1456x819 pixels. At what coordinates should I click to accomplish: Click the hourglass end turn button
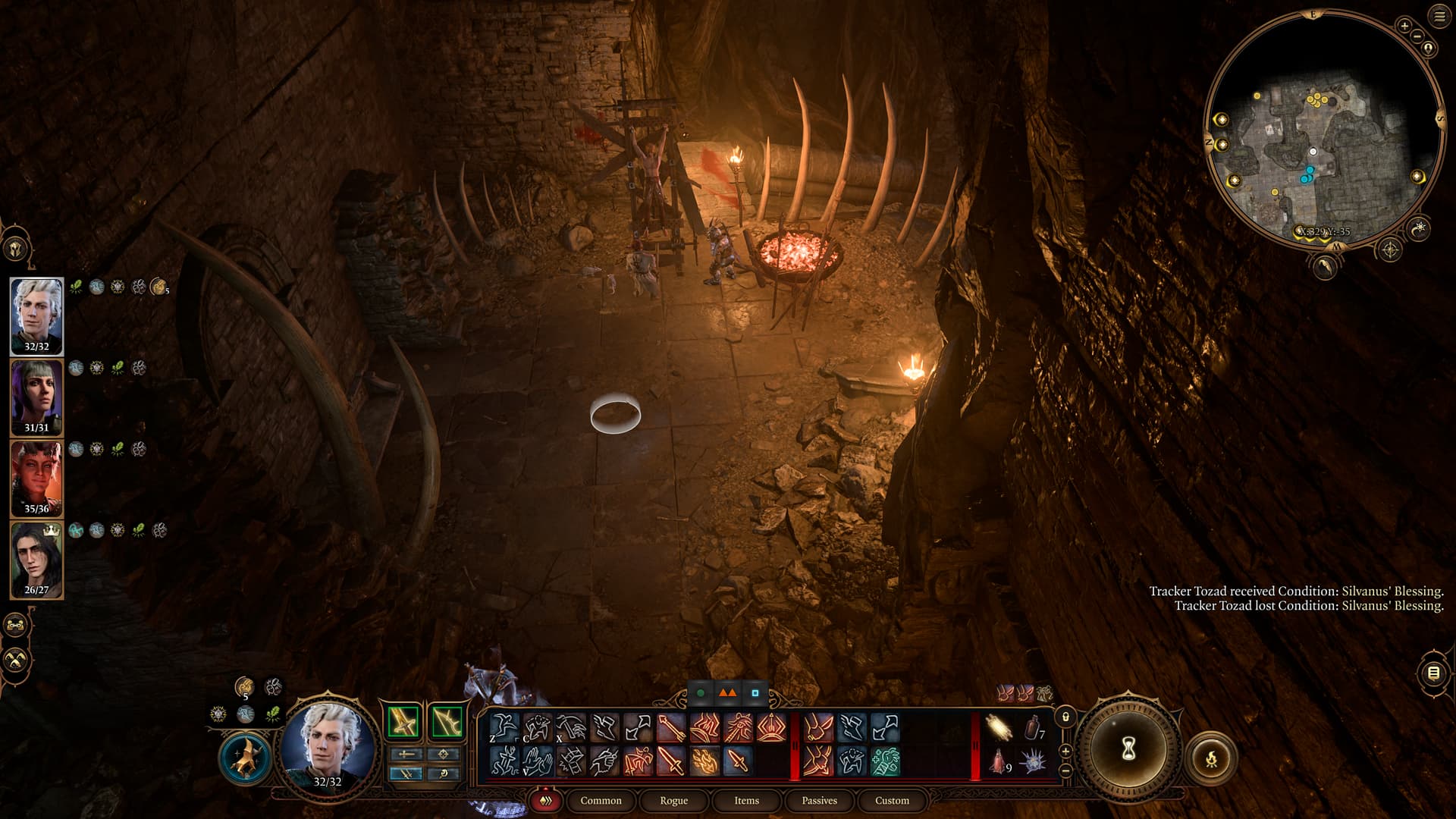point(1128,748)
